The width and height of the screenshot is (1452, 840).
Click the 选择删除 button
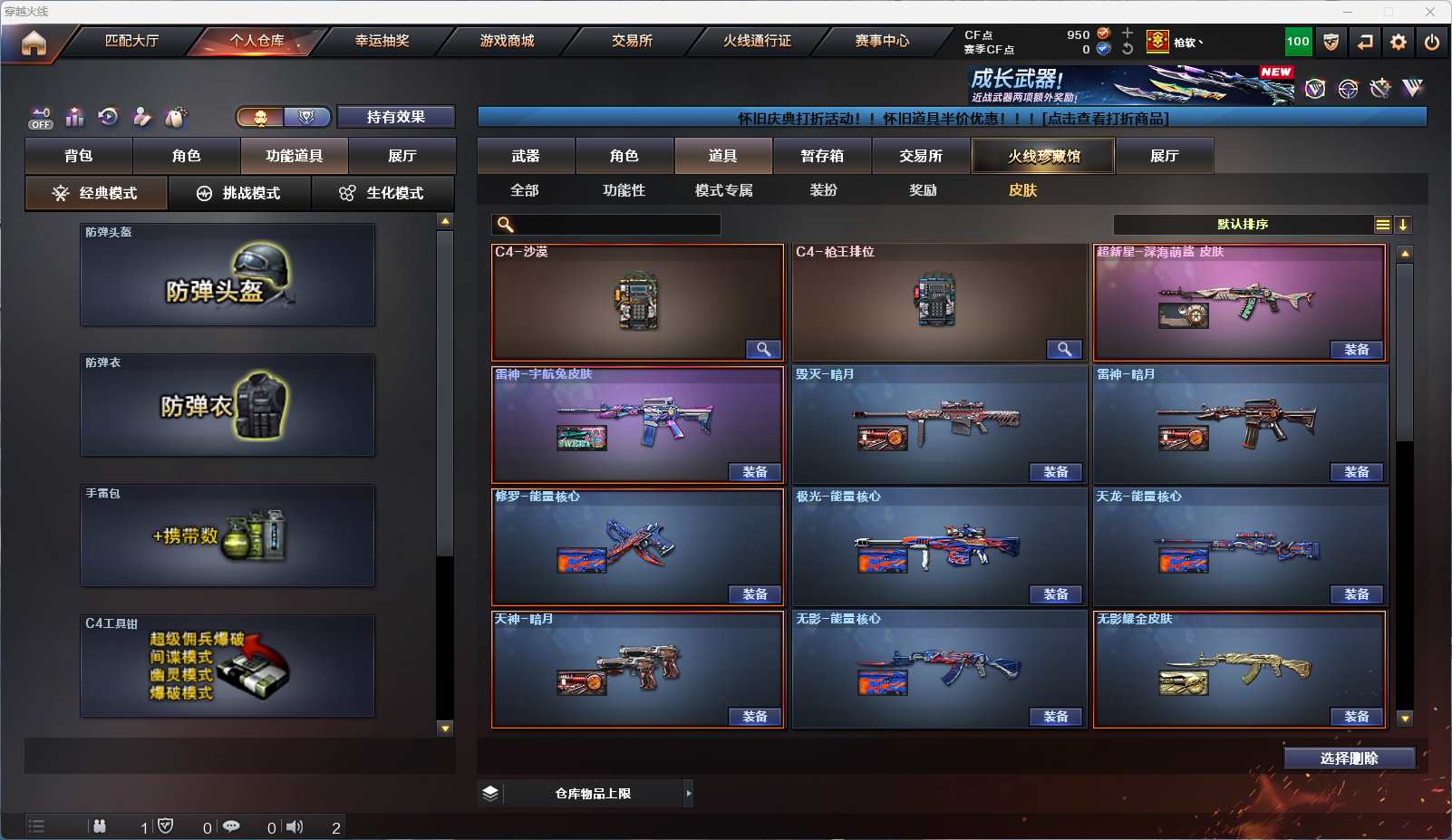point(1349,758)
